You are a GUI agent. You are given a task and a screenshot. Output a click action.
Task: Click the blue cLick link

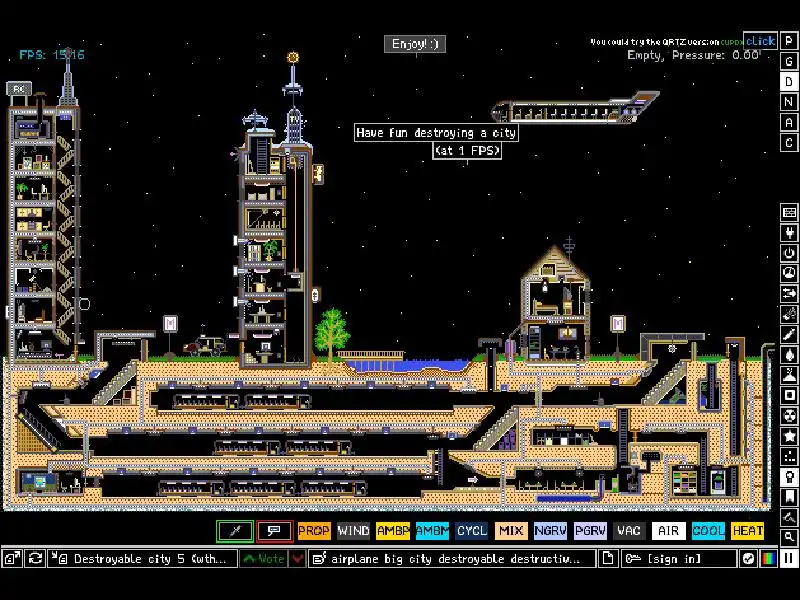[760, 41]
